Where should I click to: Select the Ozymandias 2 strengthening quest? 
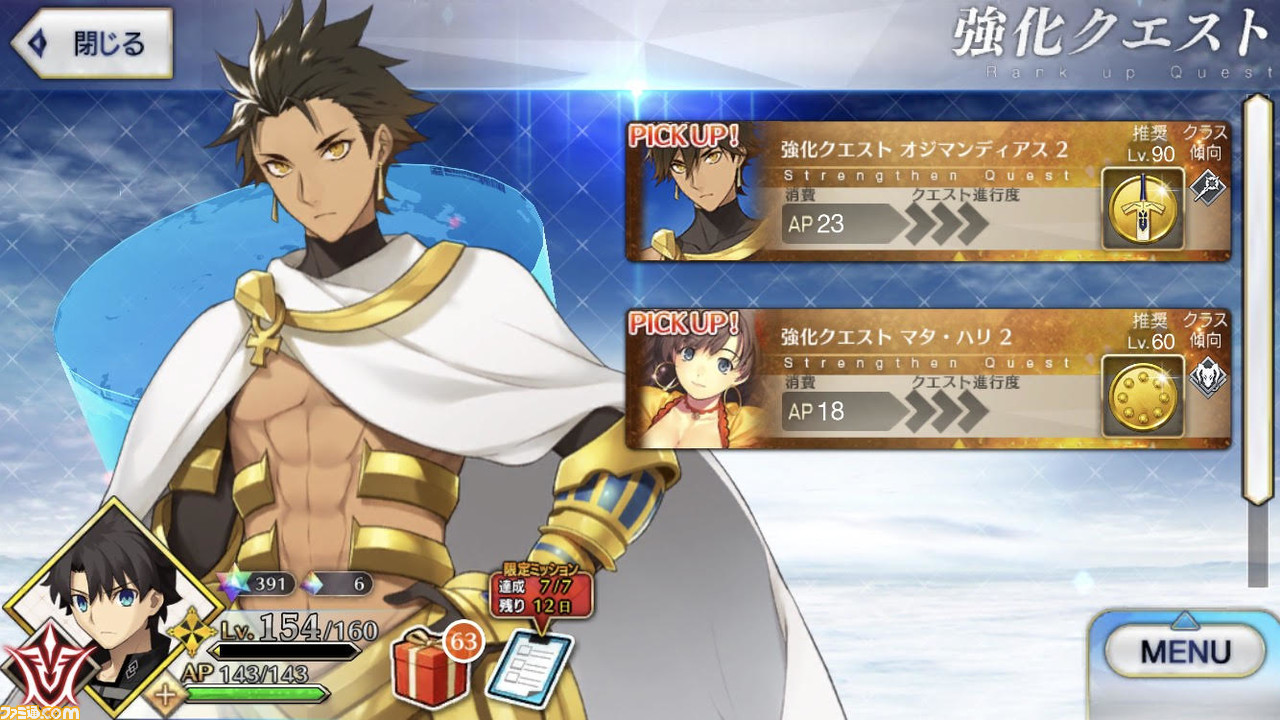click(927, 191)
